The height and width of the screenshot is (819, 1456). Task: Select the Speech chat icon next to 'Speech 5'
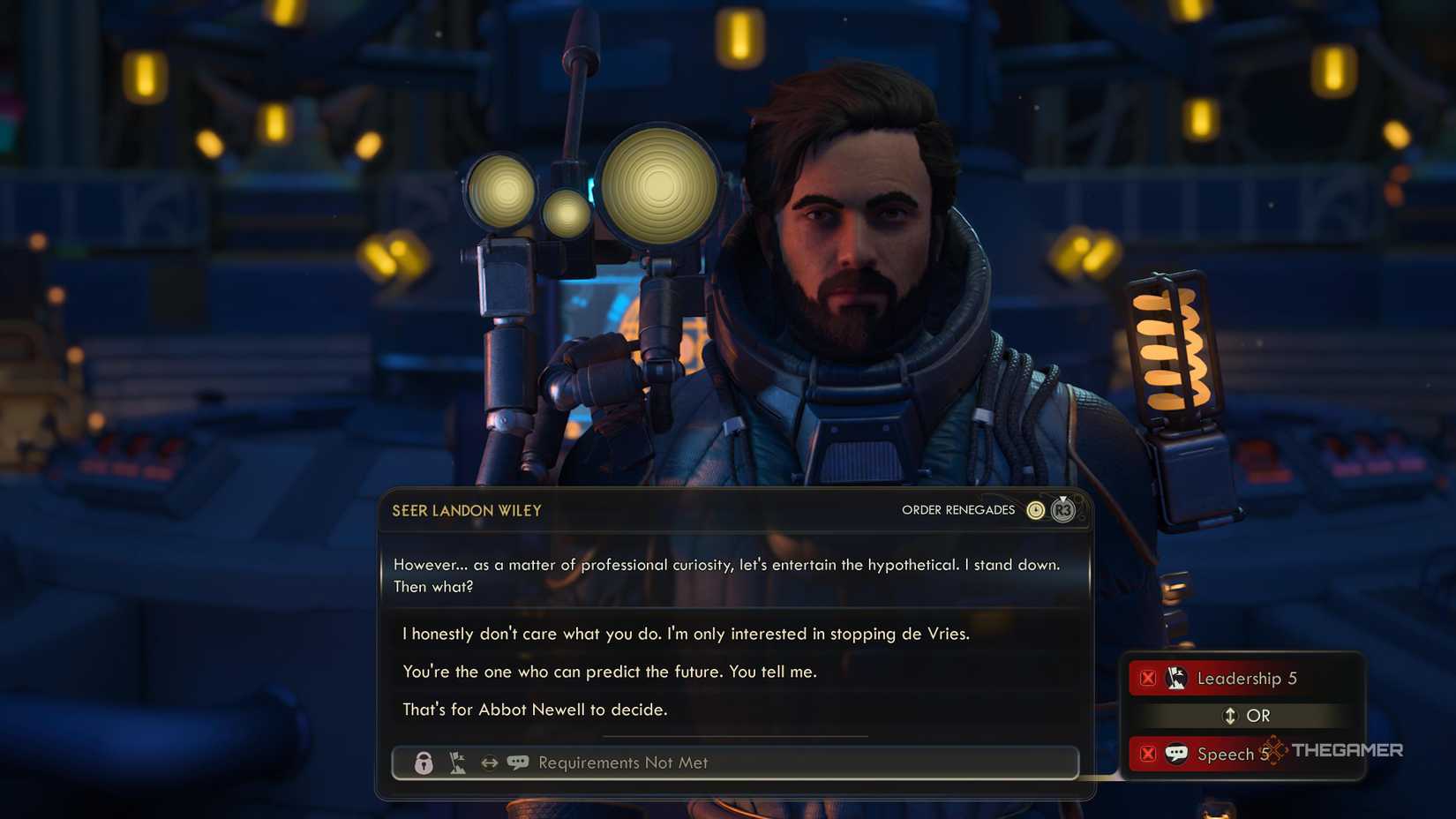(1177, 754)
